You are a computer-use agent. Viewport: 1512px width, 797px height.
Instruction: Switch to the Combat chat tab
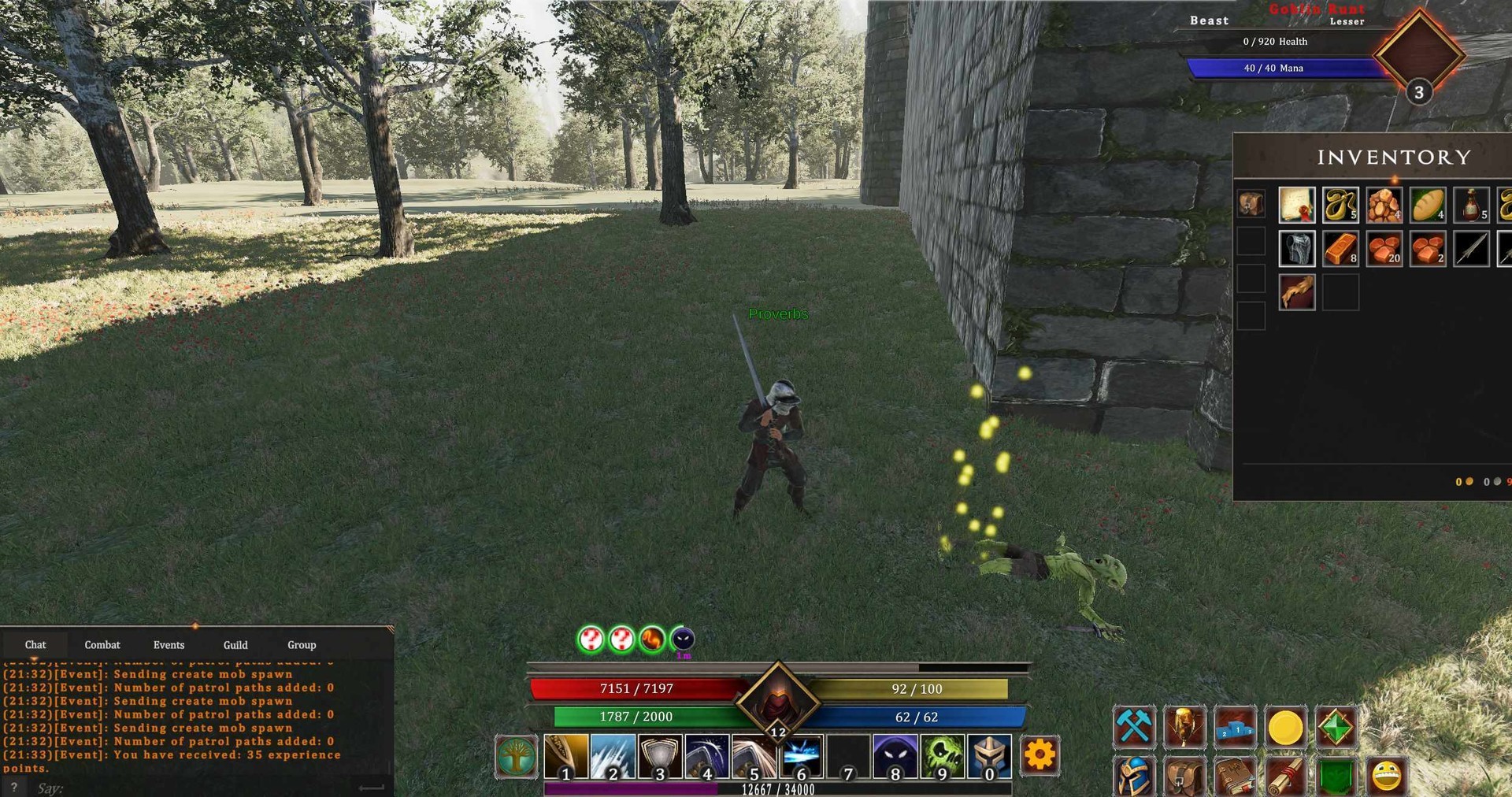click(102, 644)
